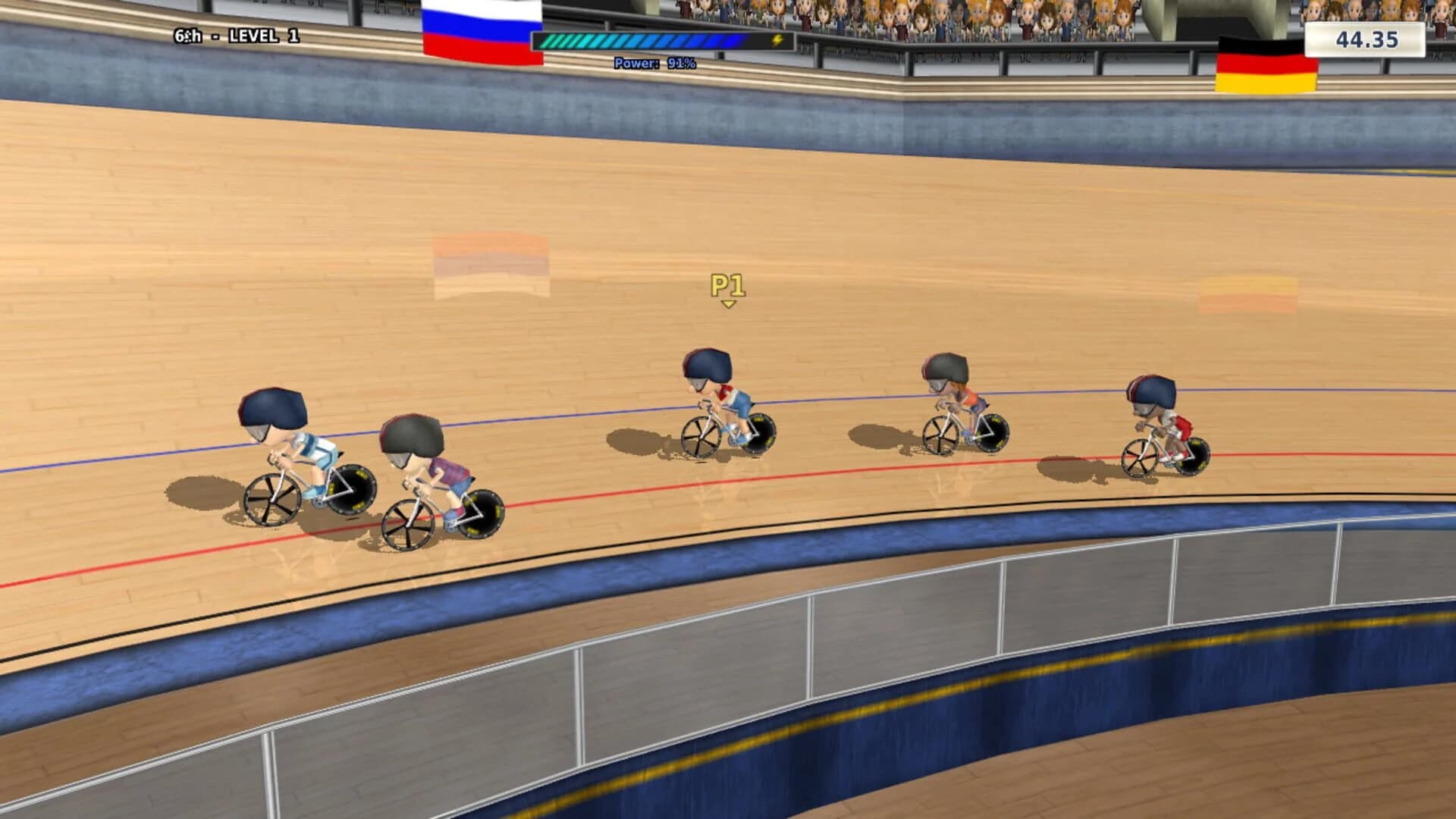1456x819 pixels.
Task: Click the P1 player position marker
Action: click(x=730, y=287)
